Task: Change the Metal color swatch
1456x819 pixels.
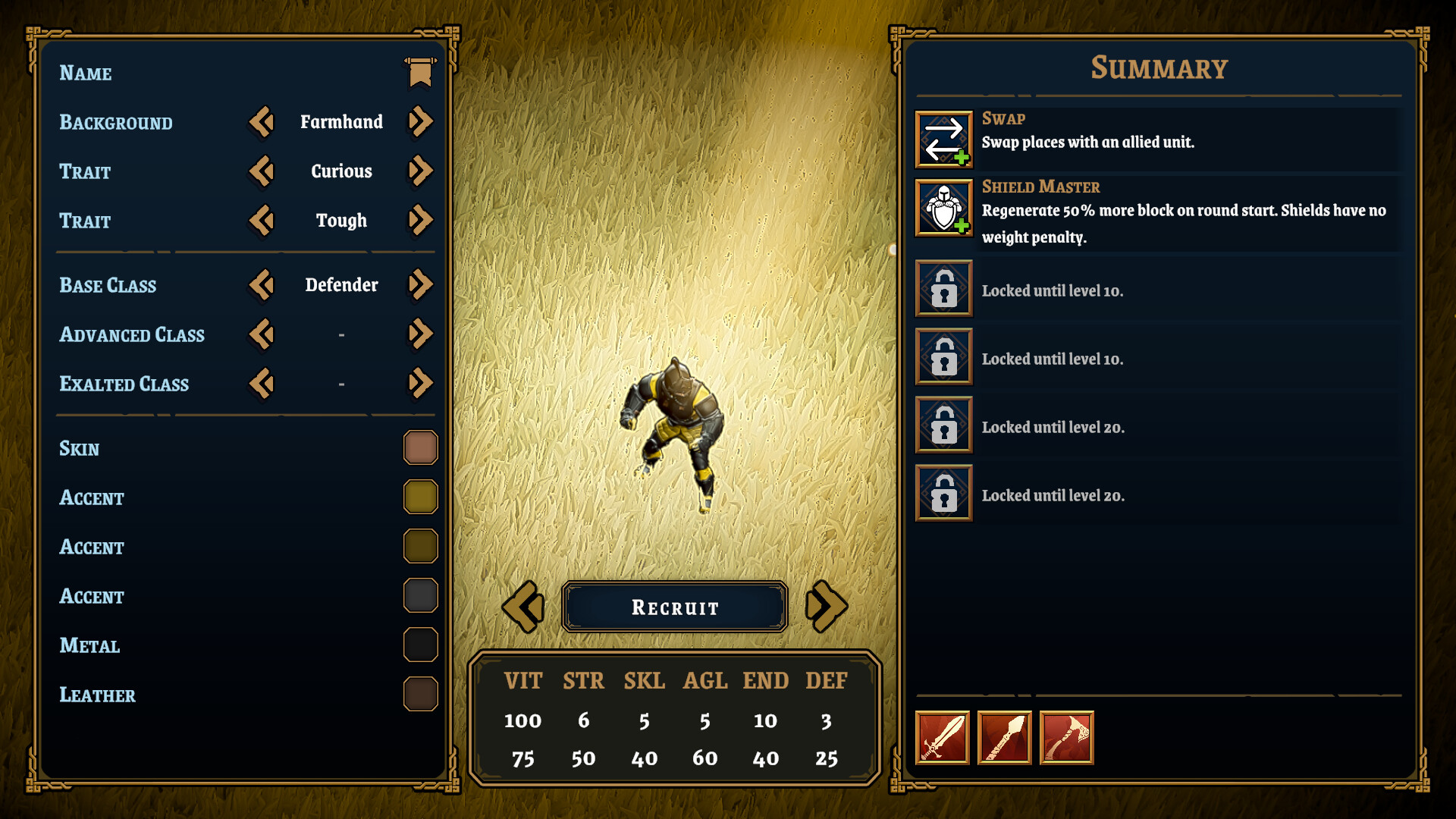Action: coord(420,645)
